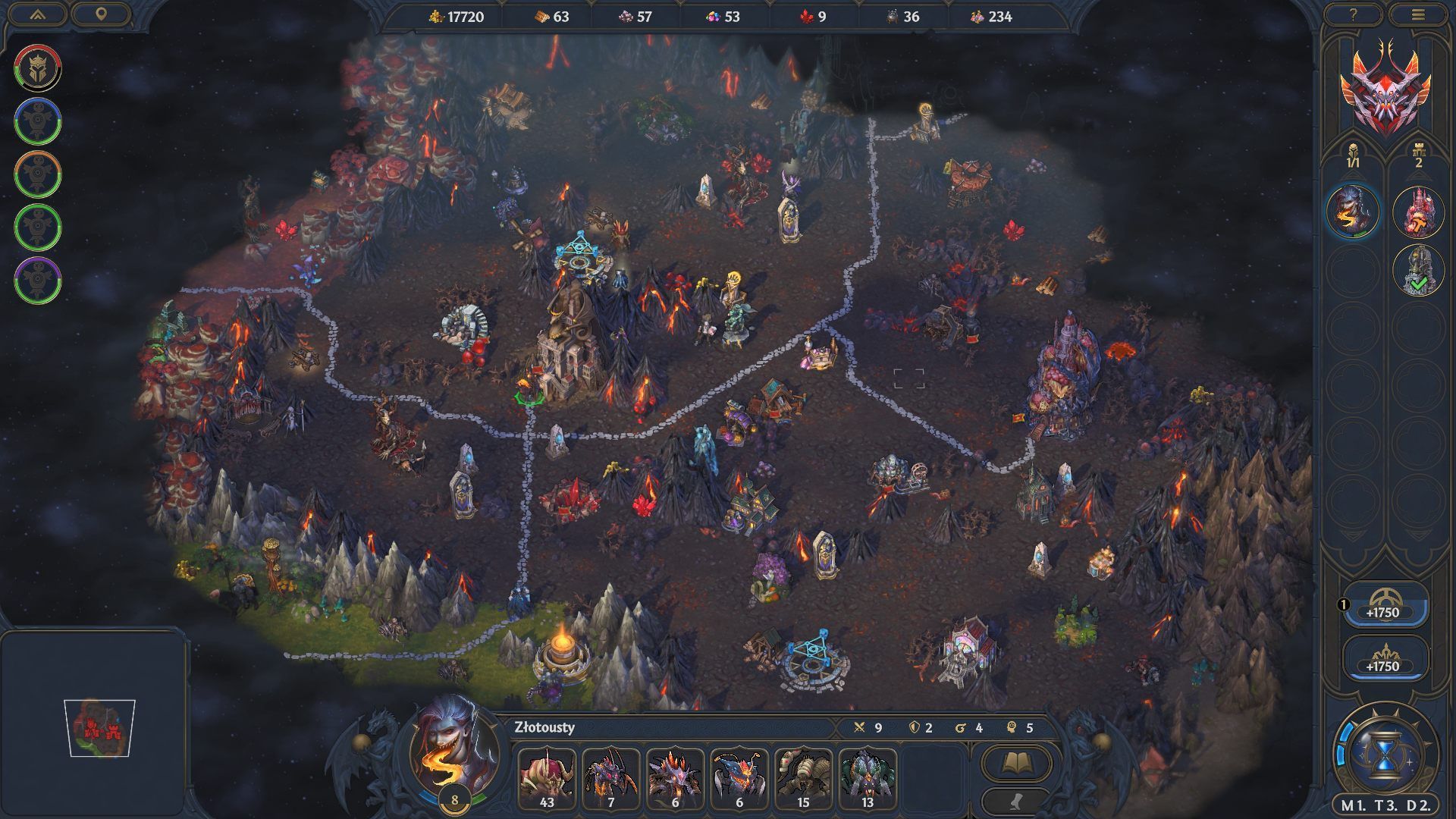Screen dimensions: 1456x819
Task: Select the army stack of 7 units
Action: 610,779
